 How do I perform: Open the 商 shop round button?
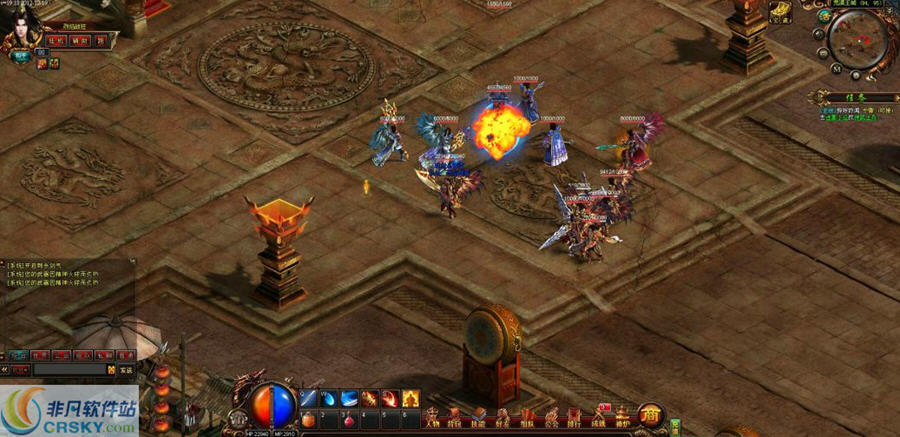tap(650, 414)
